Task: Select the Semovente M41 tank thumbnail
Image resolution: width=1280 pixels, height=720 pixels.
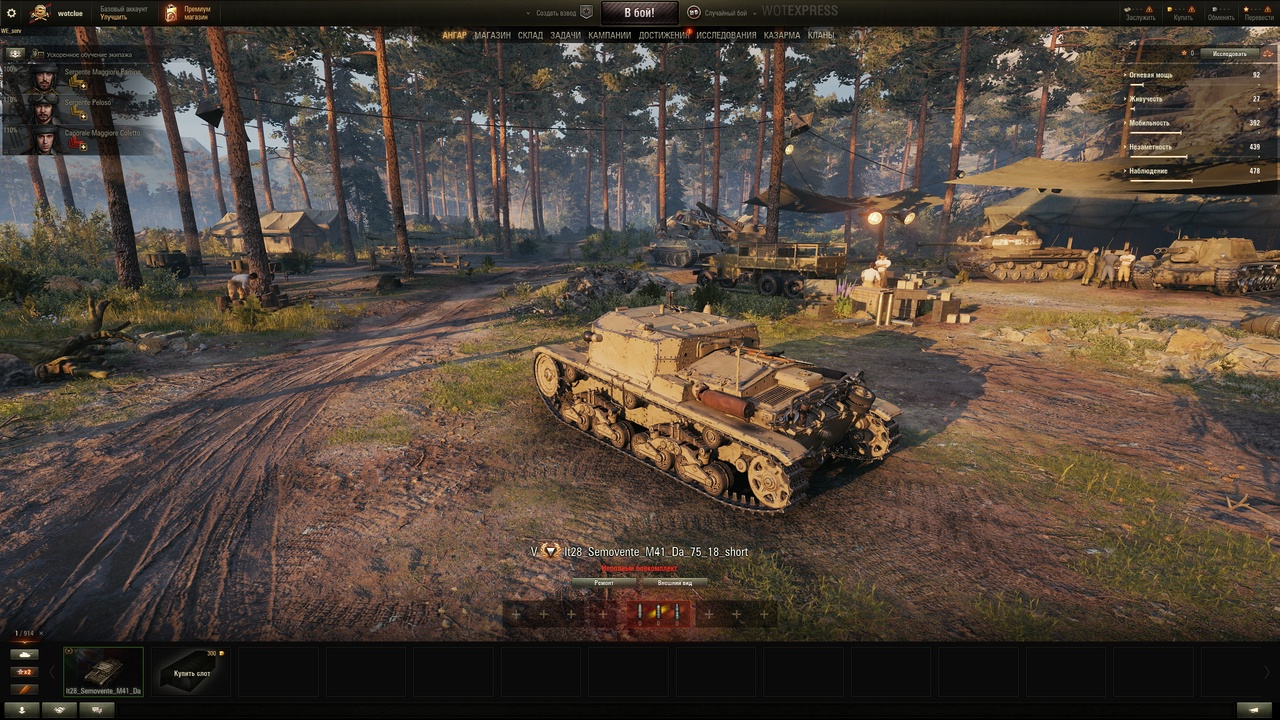Action: [x=103, y=671]
